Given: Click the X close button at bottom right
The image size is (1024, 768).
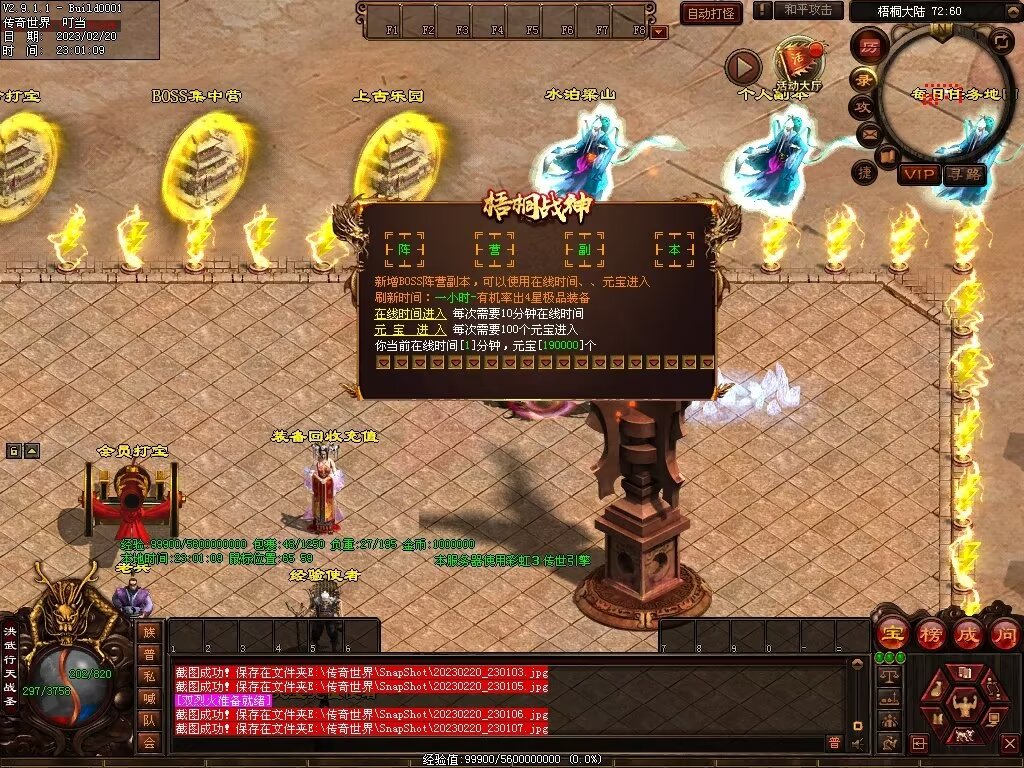Looking at the screenshot, I should (x=1009, y=744).
